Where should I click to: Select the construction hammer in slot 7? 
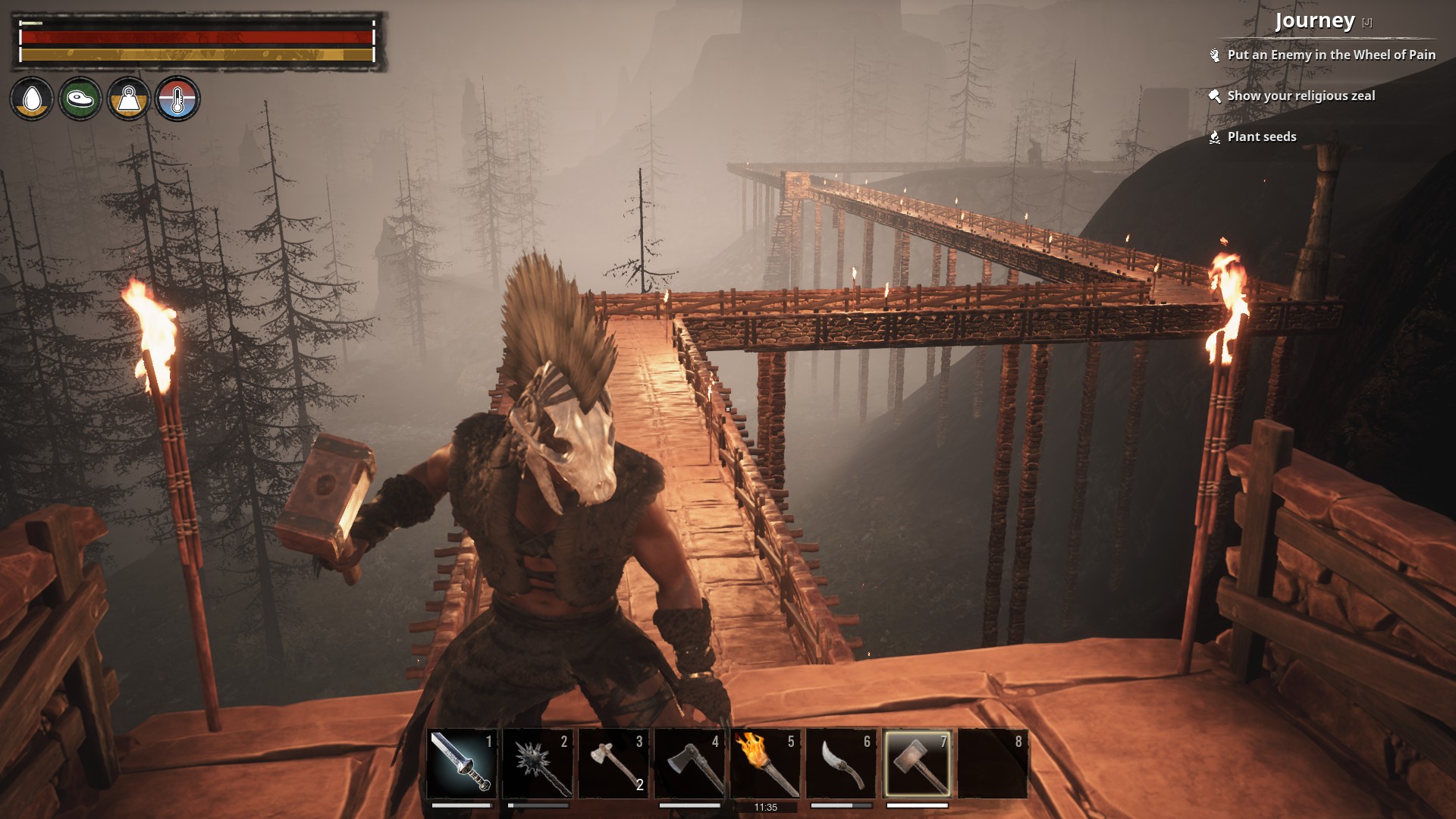917,764
